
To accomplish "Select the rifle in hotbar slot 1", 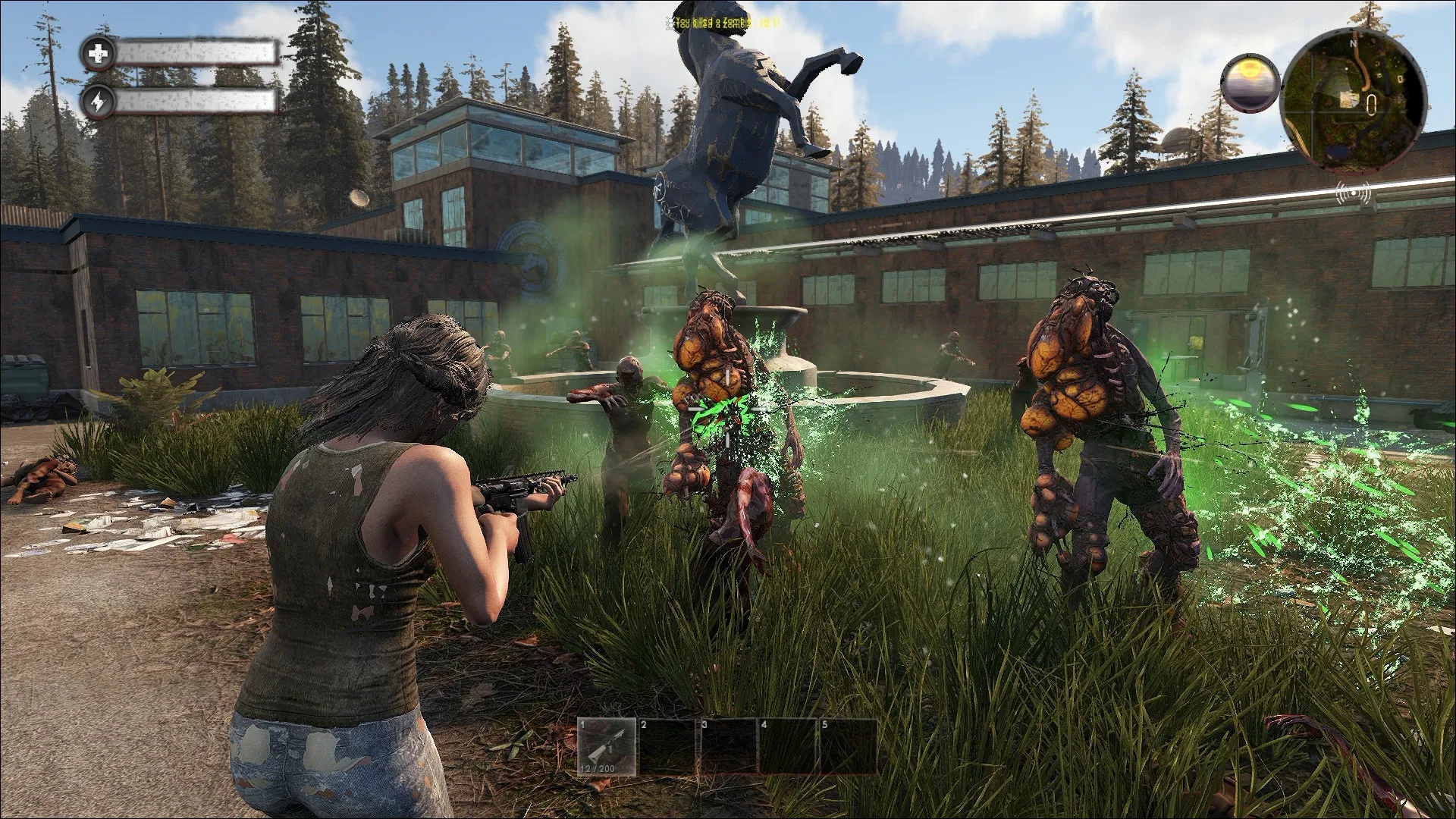I will tap(607, 748).
